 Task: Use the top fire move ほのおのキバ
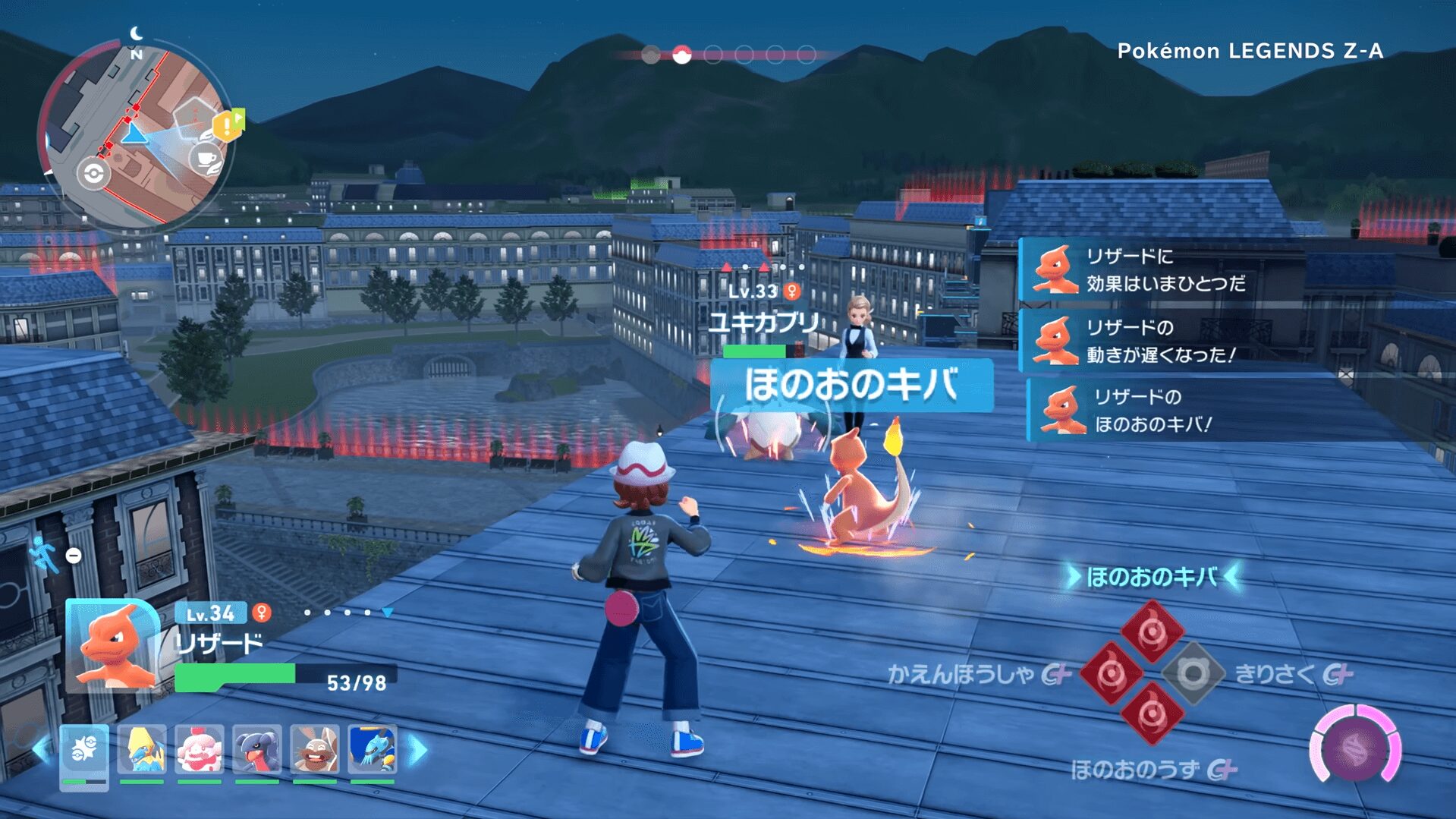point(1152,630)
